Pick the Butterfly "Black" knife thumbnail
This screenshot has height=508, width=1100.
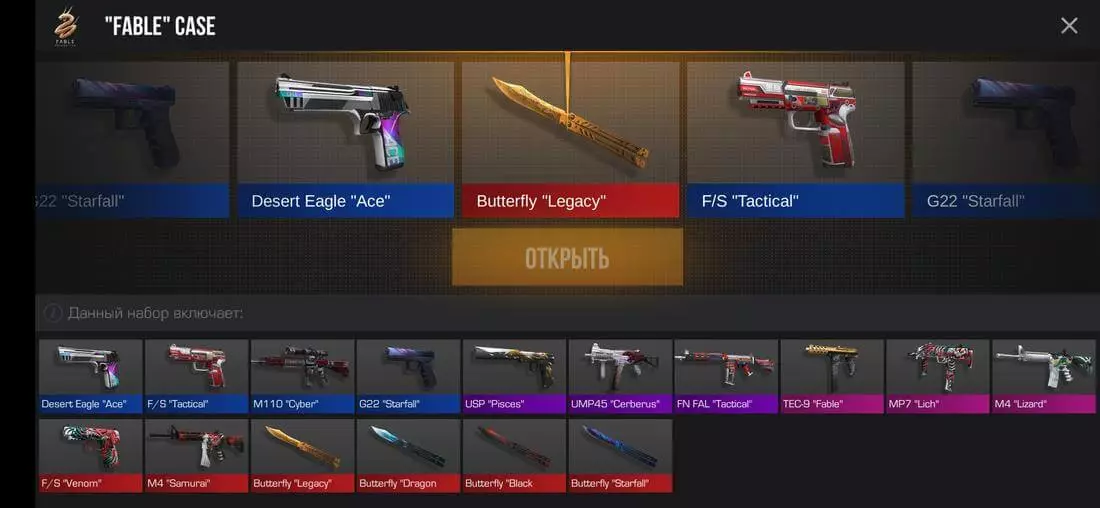coord(515,455)
